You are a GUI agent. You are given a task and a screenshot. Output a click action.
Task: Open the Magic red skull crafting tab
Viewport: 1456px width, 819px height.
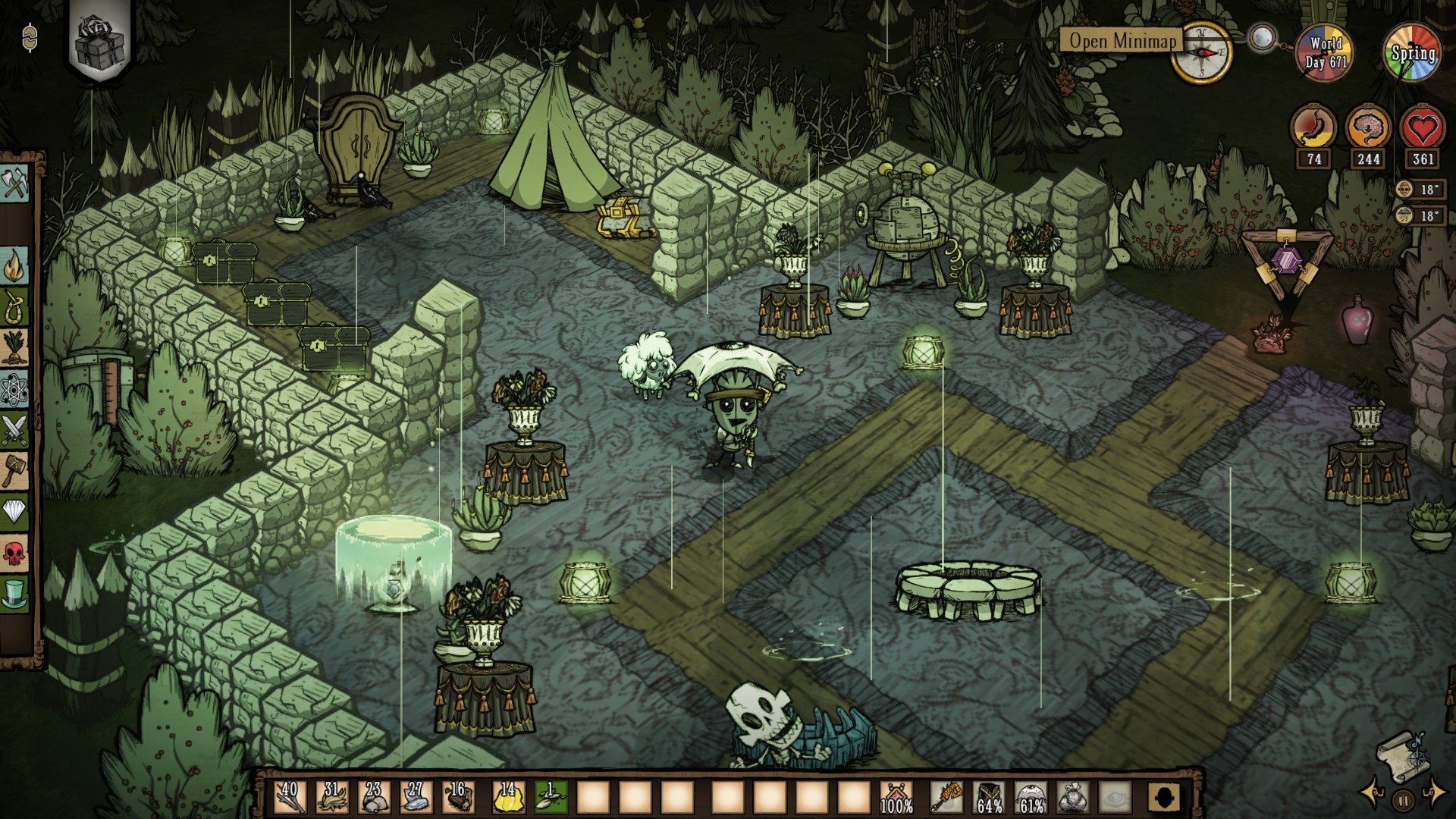pyautogui.click(x=14, y=553)
